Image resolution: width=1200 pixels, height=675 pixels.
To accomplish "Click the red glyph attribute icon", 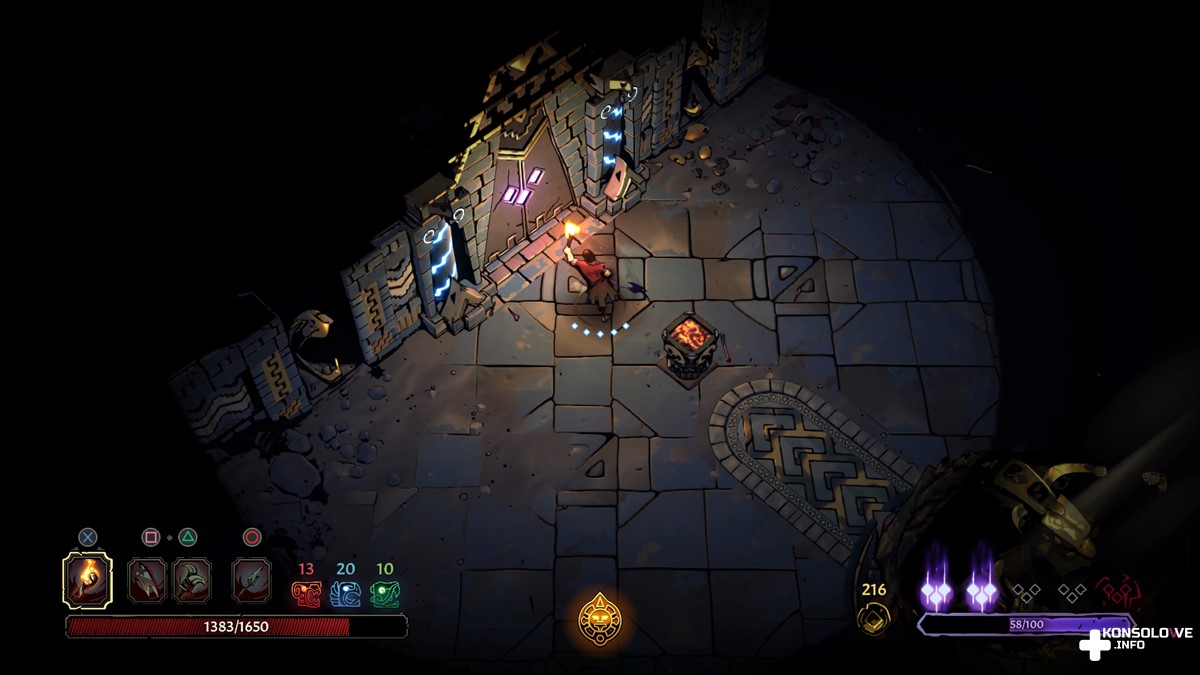I will (305, 594).
